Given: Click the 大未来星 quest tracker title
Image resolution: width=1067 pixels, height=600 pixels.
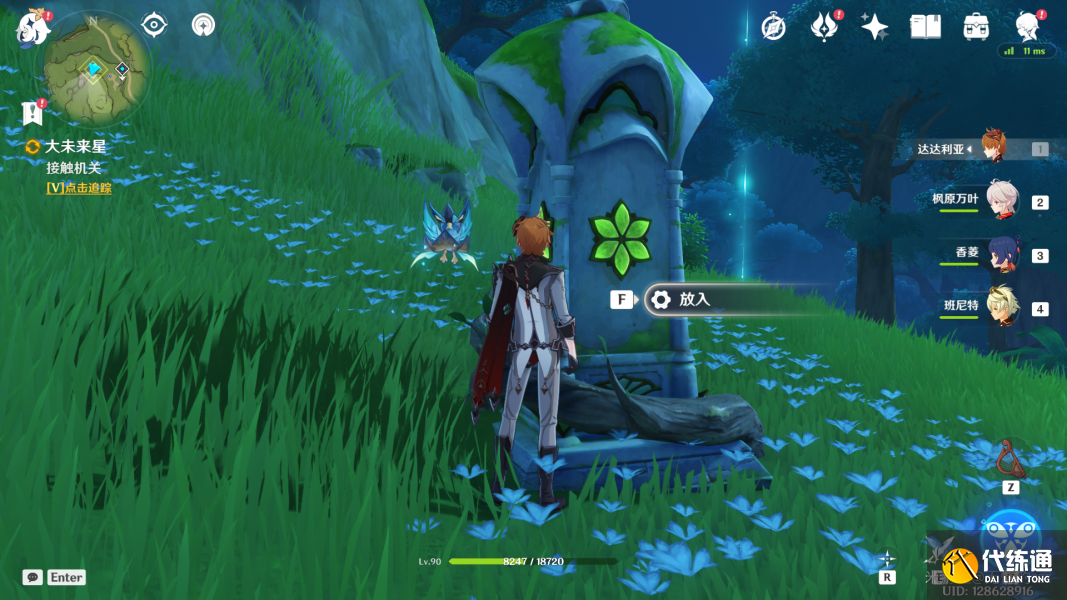Looking at the screenshot, I should (75, 147).
